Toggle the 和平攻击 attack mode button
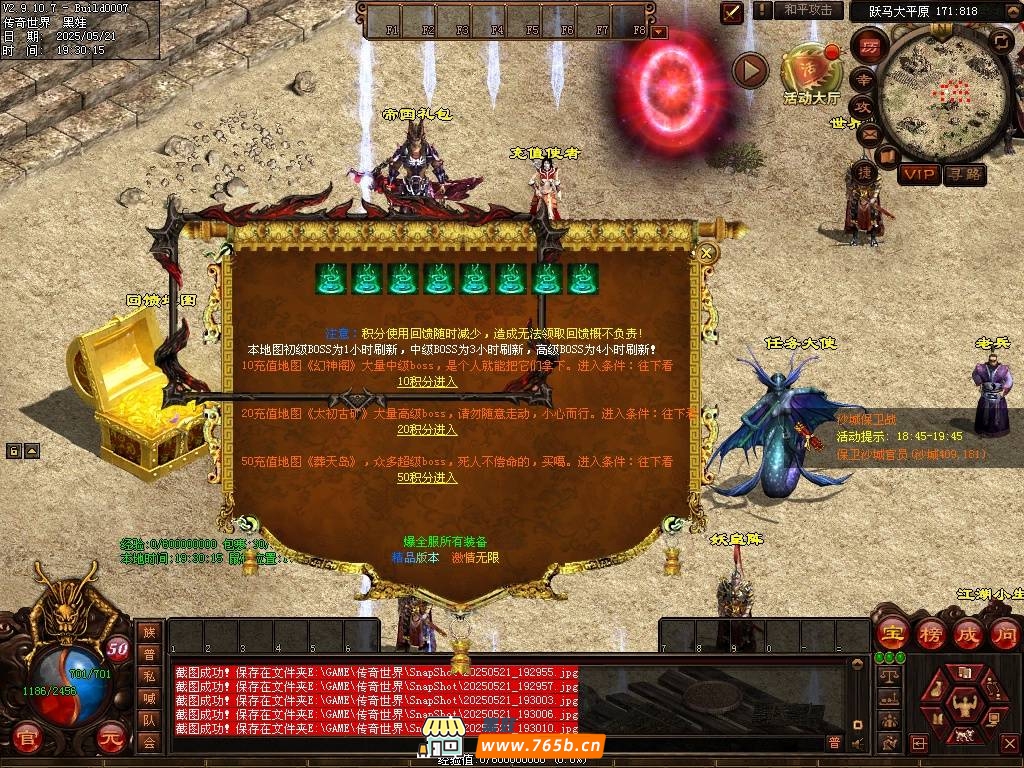The image size is (1024, 768). (808, 10)
